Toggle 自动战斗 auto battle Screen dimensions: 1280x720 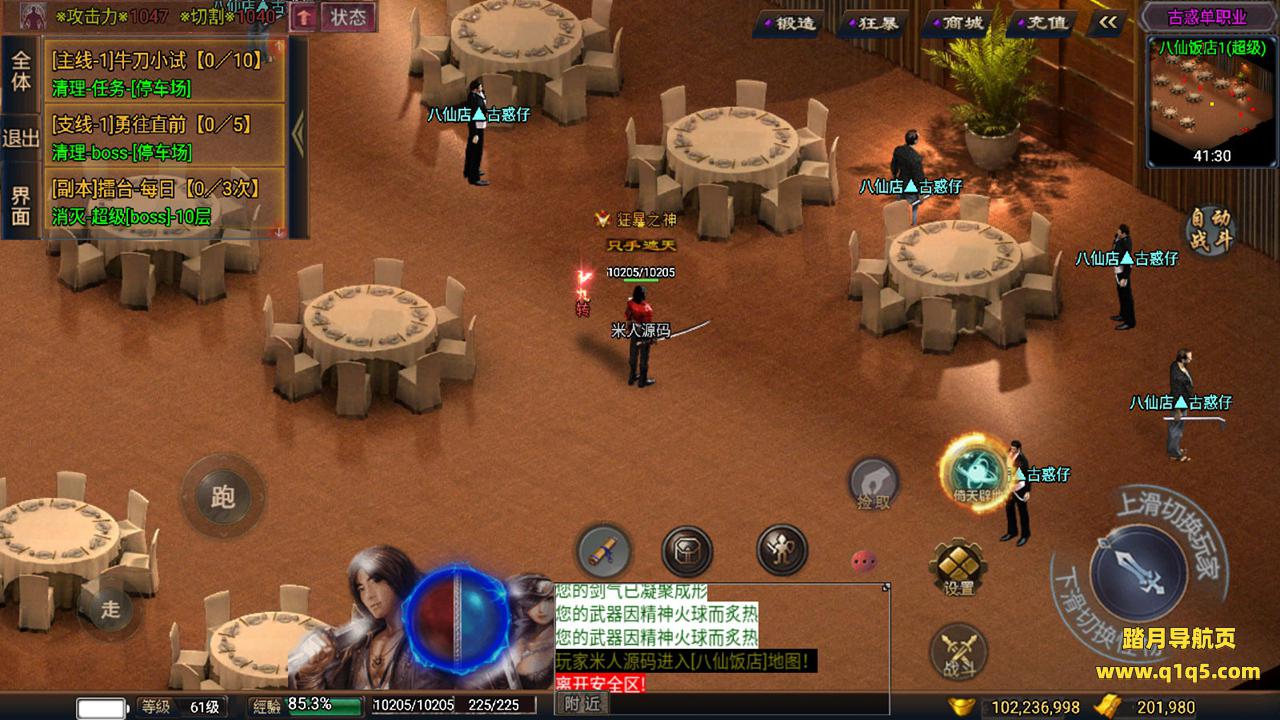coord(1210,230)
